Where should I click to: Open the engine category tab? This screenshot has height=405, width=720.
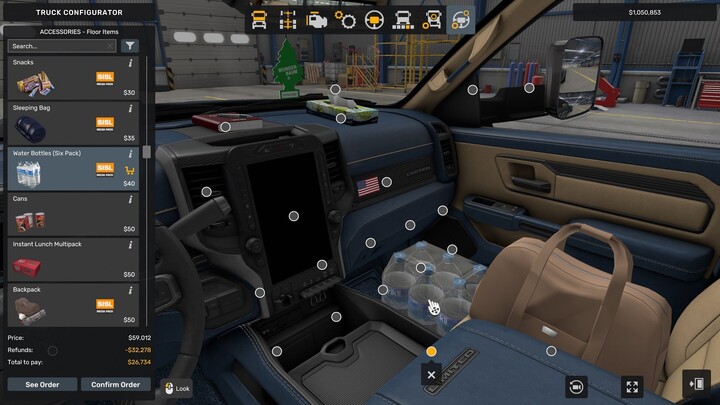tap(317, 19)
